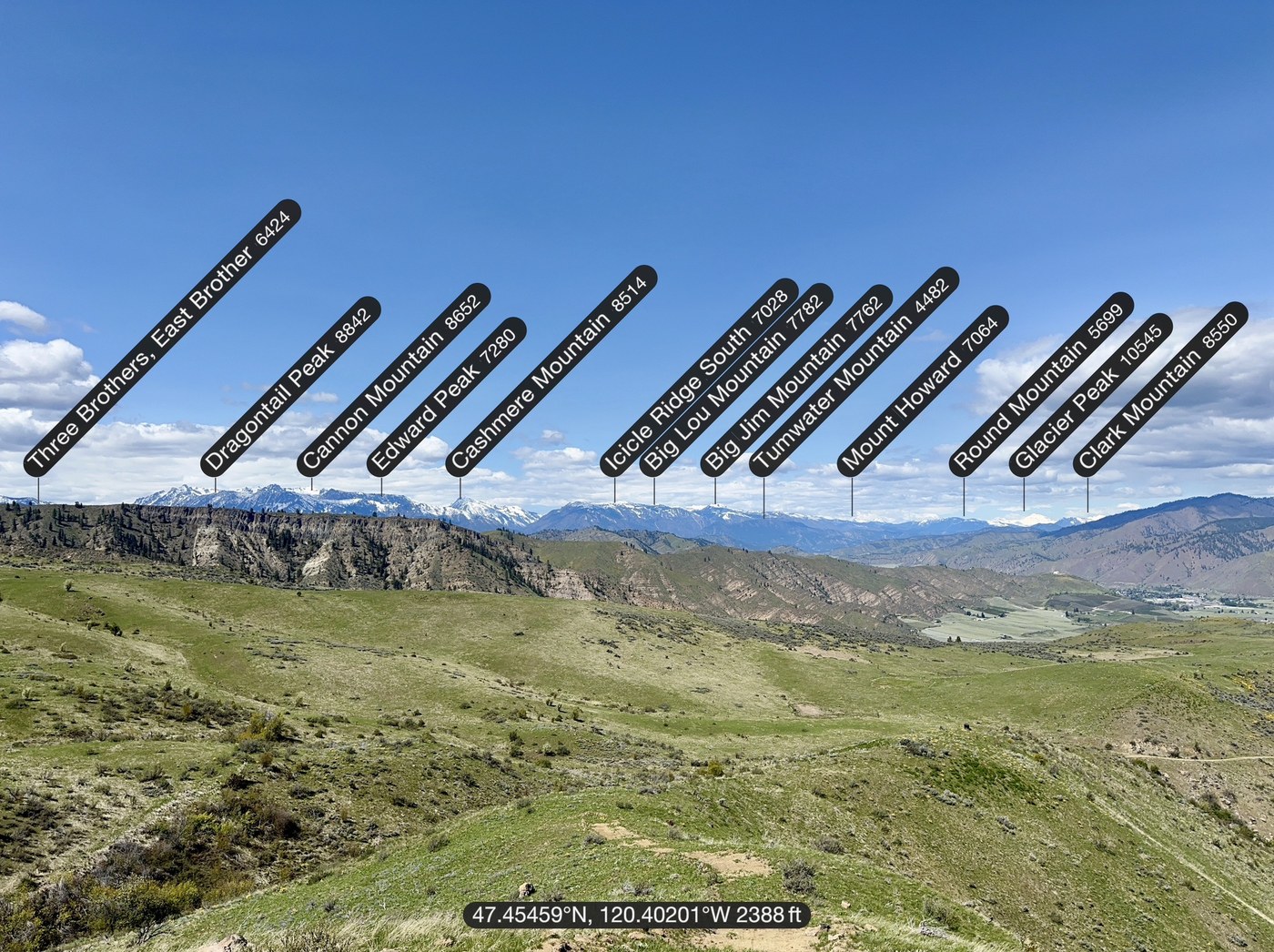This screenshot has height=952, width=1274.
Task: Select the Cashmere Mountain label
Action: pos(551,370)
